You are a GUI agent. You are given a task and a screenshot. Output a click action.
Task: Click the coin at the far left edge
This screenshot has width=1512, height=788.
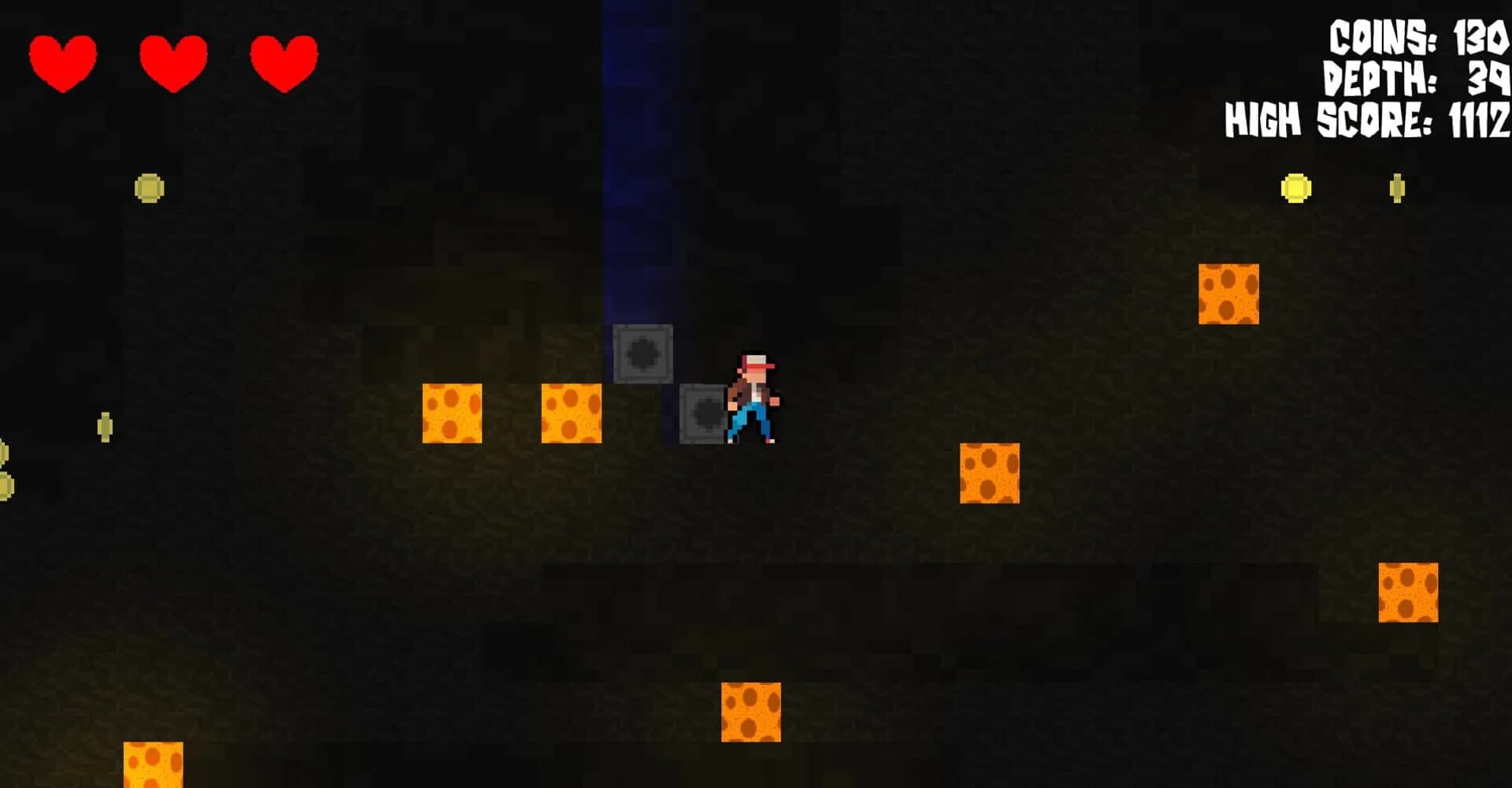pos(4,486)
